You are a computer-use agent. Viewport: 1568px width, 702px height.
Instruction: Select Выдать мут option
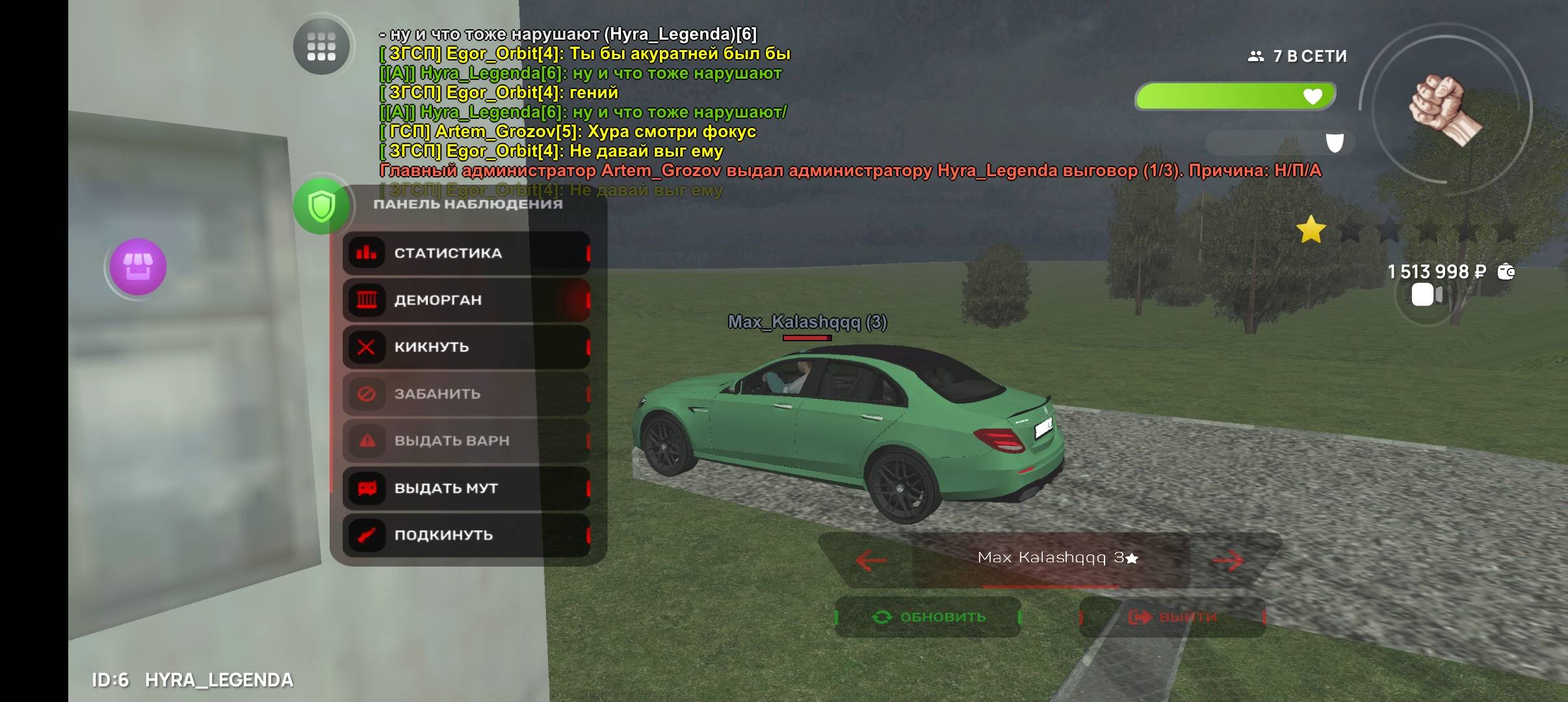[466, 488]
